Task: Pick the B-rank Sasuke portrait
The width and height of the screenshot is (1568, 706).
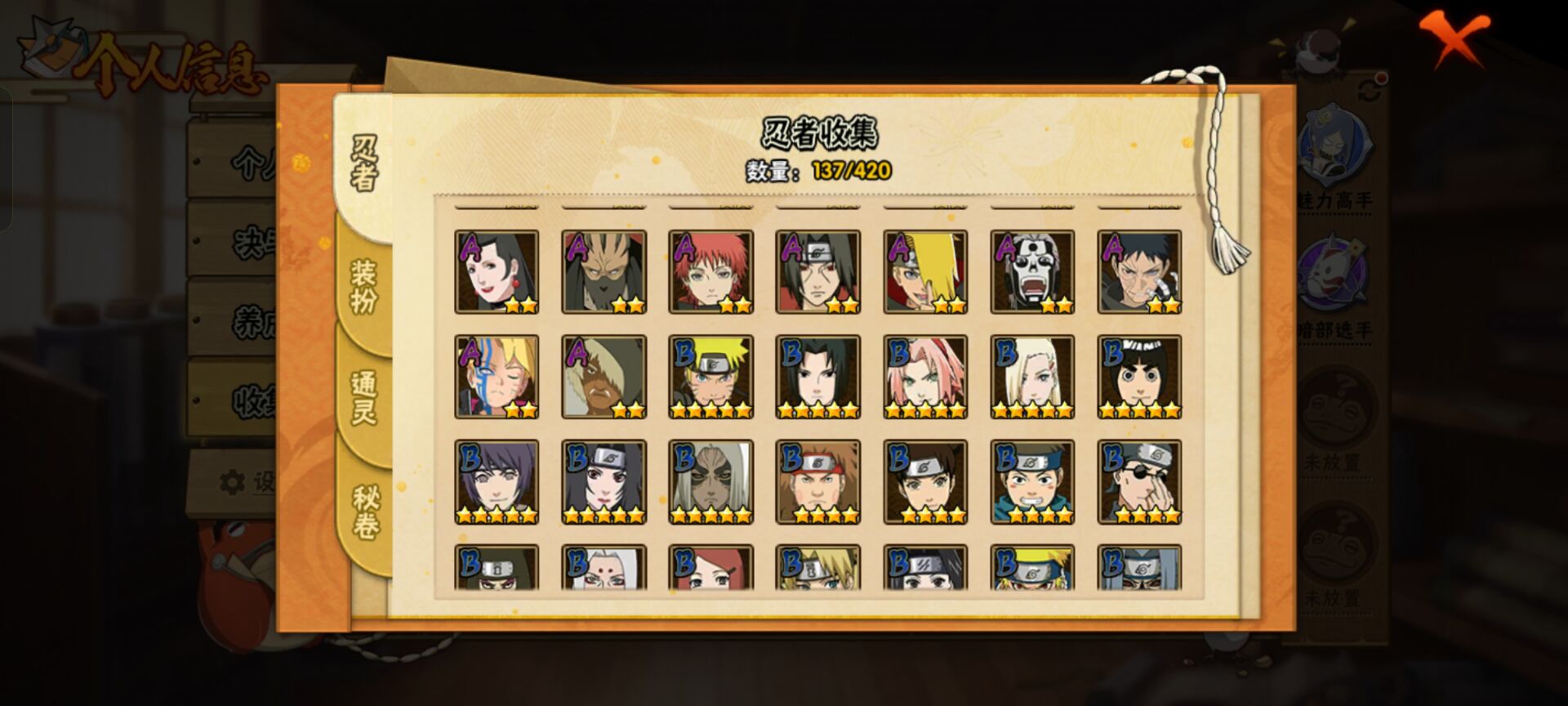Action: (817, 377)
